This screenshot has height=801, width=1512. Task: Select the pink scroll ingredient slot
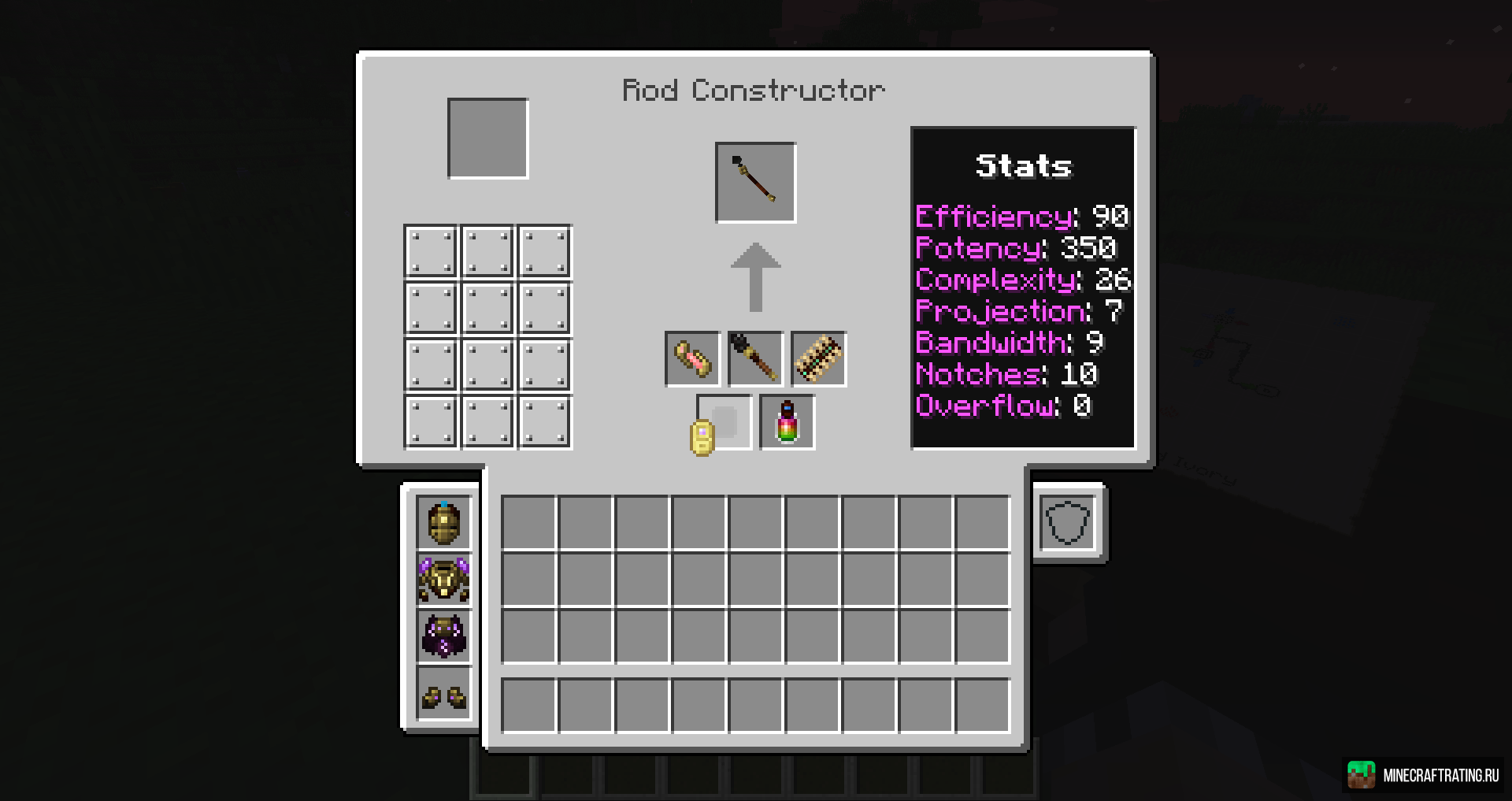692,359
